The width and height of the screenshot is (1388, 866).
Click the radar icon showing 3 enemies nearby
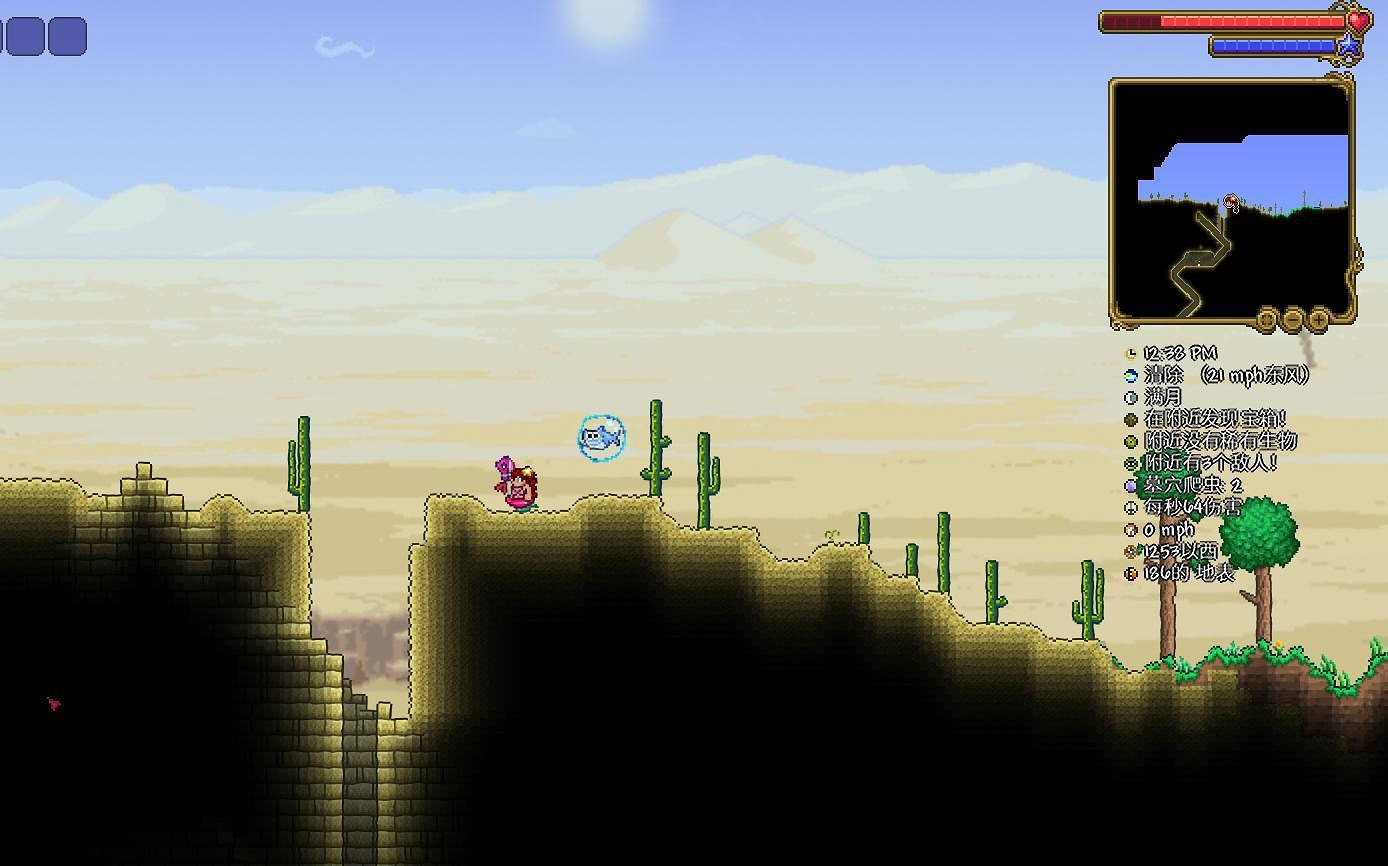point(1133,463)
